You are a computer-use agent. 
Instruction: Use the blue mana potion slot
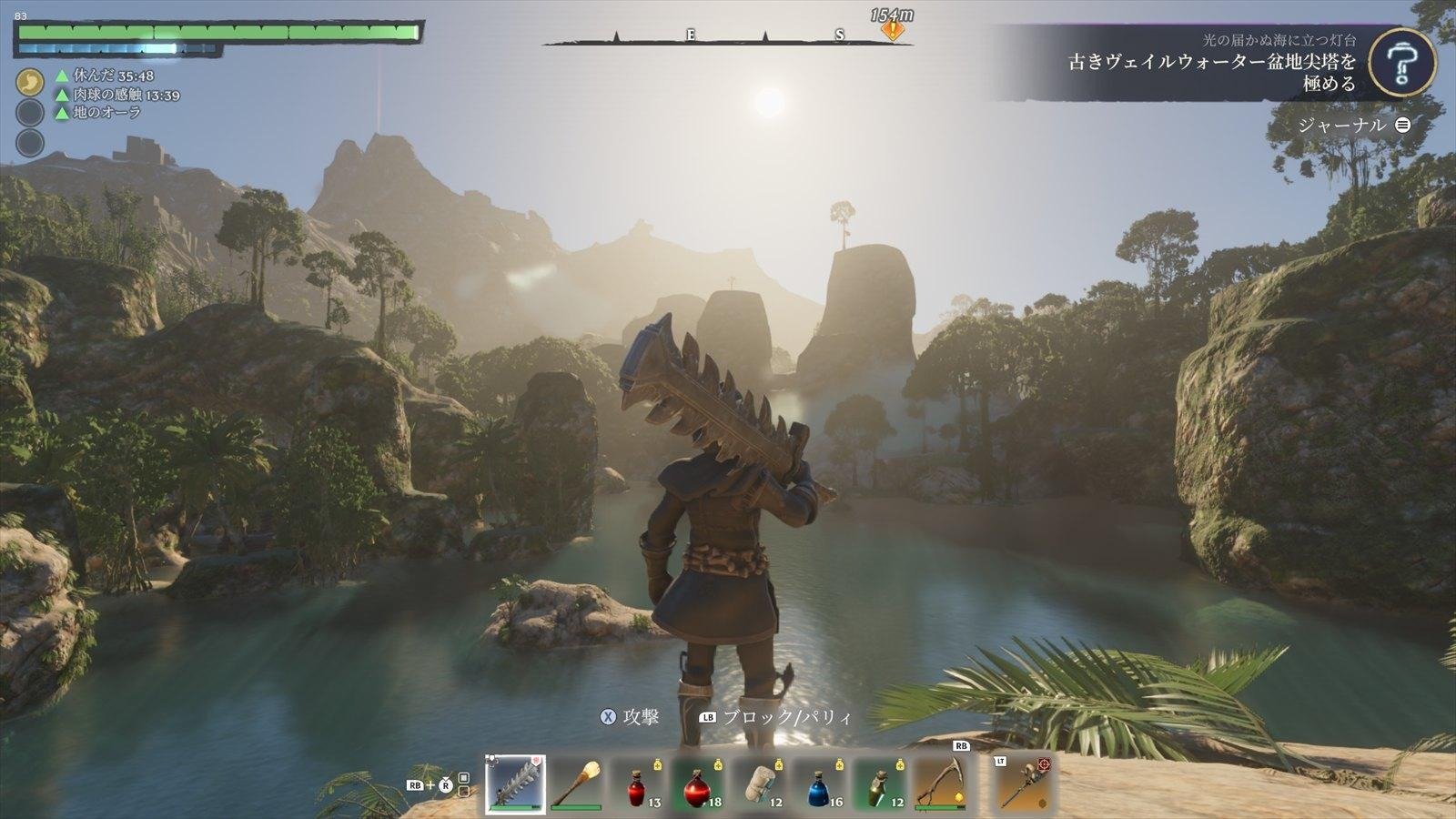coord(821,783)
